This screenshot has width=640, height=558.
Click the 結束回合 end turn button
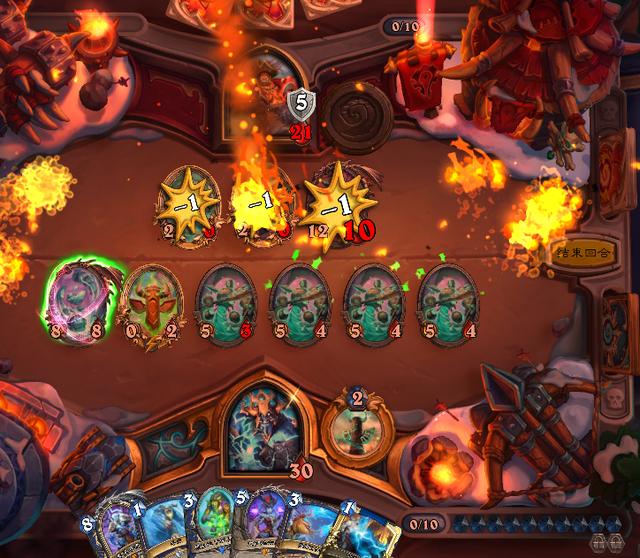coord(581,250)
